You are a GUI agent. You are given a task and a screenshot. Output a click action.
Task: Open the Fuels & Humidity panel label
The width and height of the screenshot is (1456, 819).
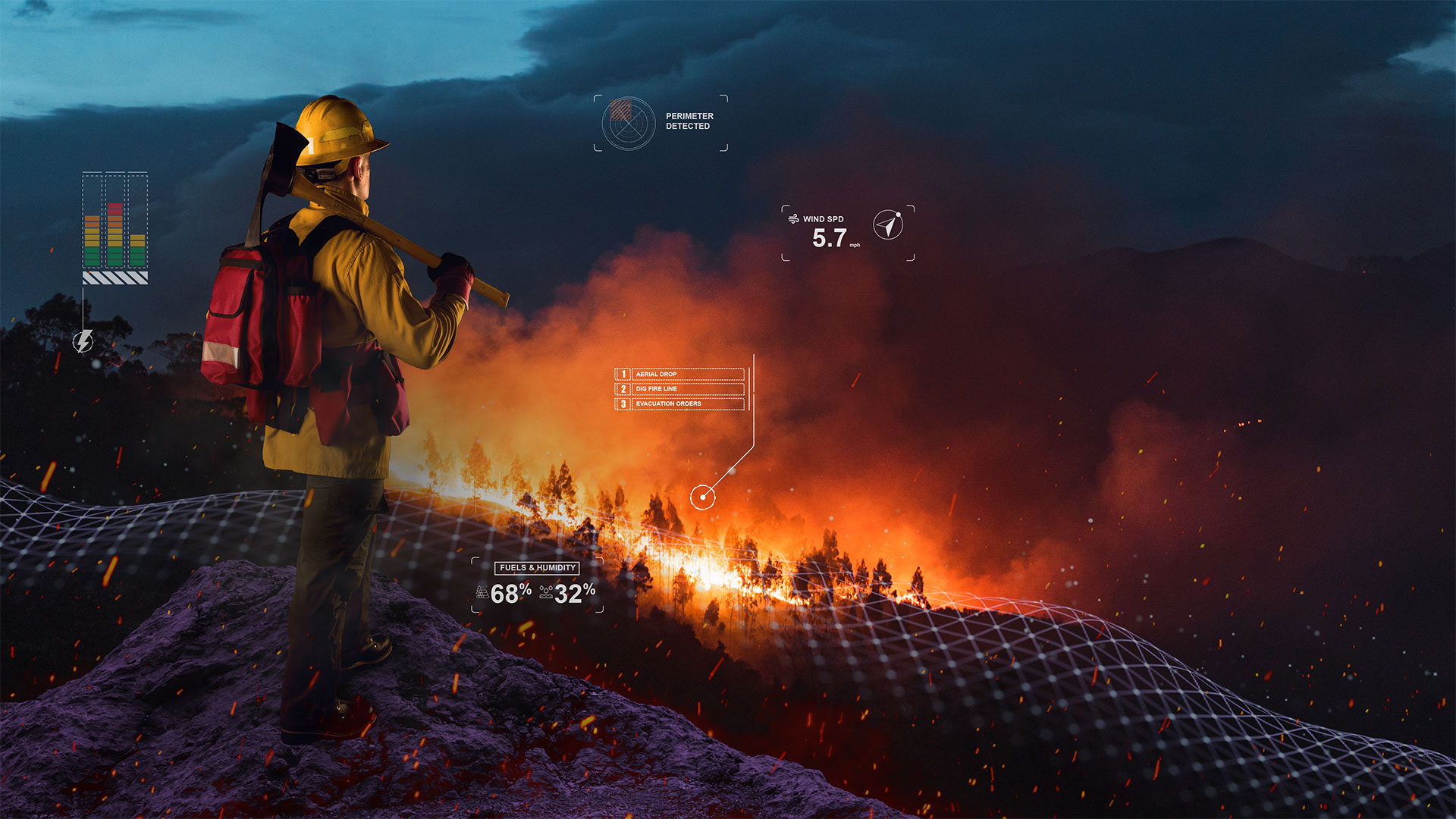tap(538, 568)
